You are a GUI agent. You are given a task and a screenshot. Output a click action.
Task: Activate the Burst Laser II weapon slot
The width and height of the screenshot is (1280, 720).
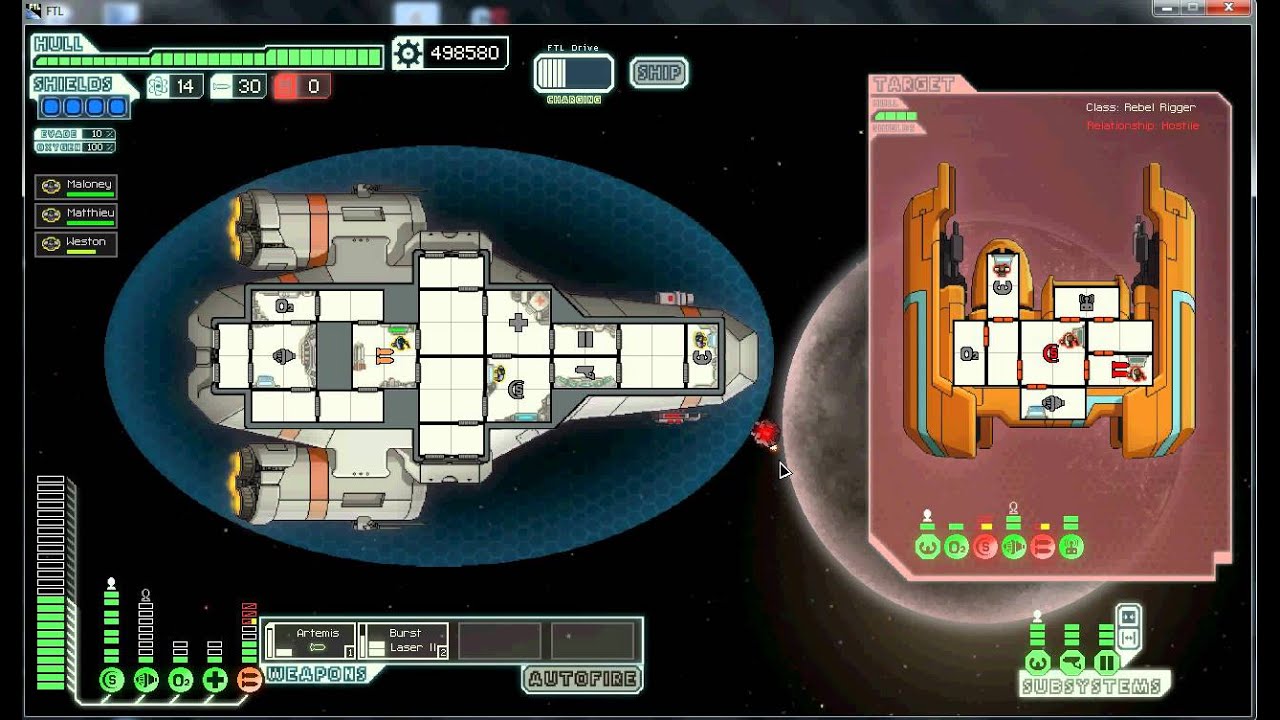(403, 640)
